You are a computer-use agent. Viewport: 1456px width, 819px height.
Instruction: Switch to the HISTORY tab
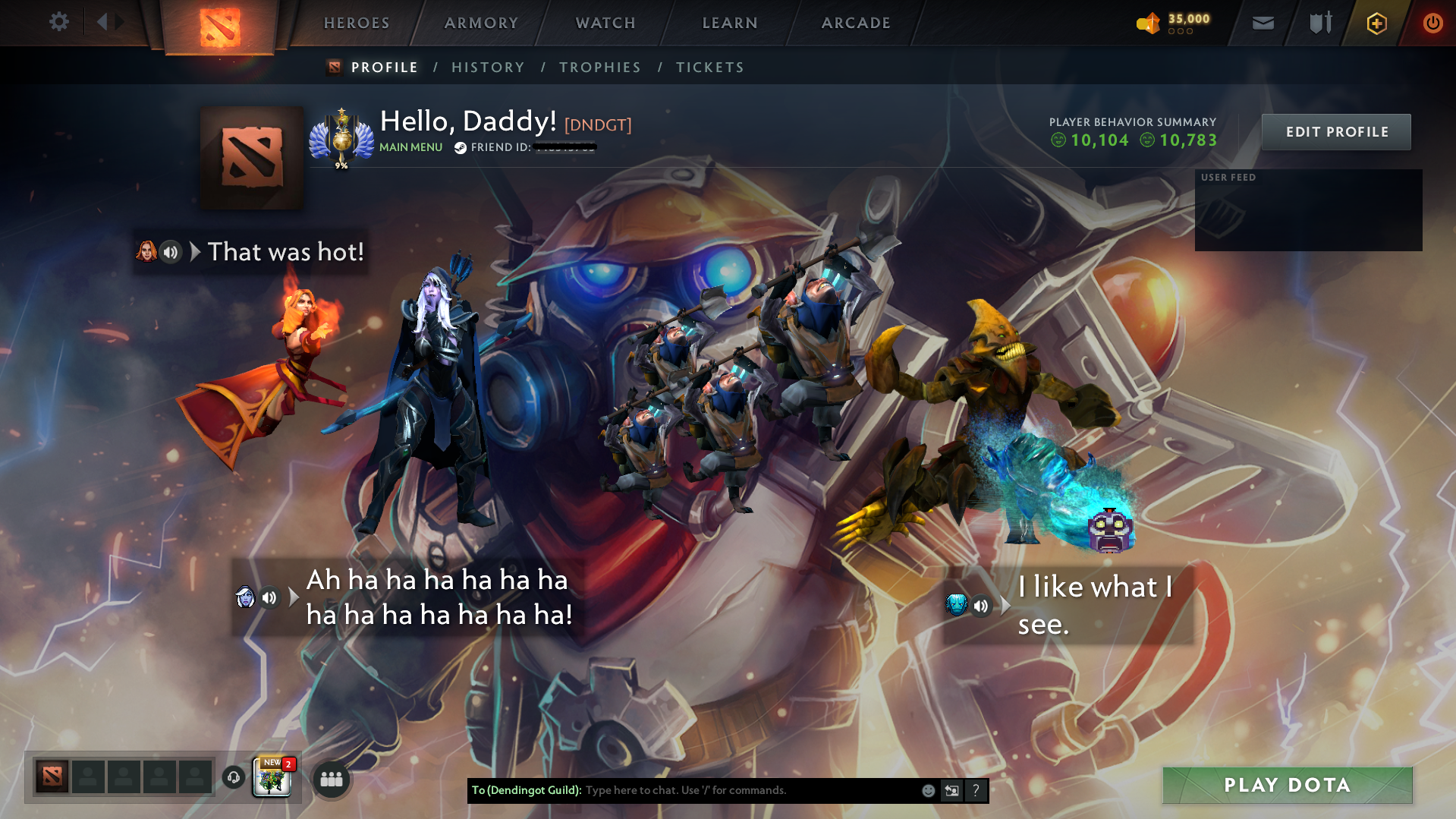488,67
